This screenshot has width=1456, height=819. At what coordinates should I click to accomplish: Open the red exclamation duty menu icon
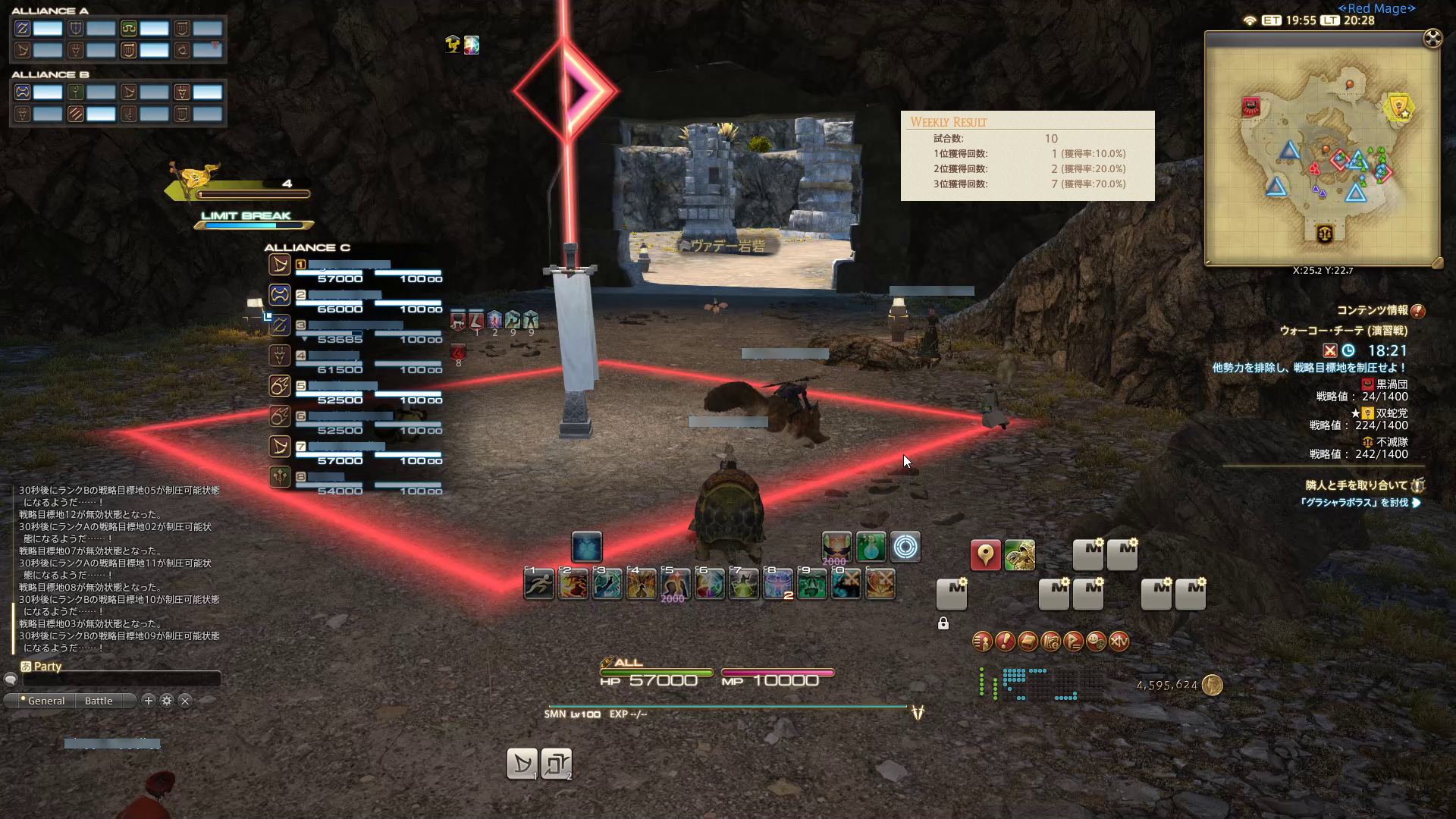pyautogui.click(x=1005, y=642)
